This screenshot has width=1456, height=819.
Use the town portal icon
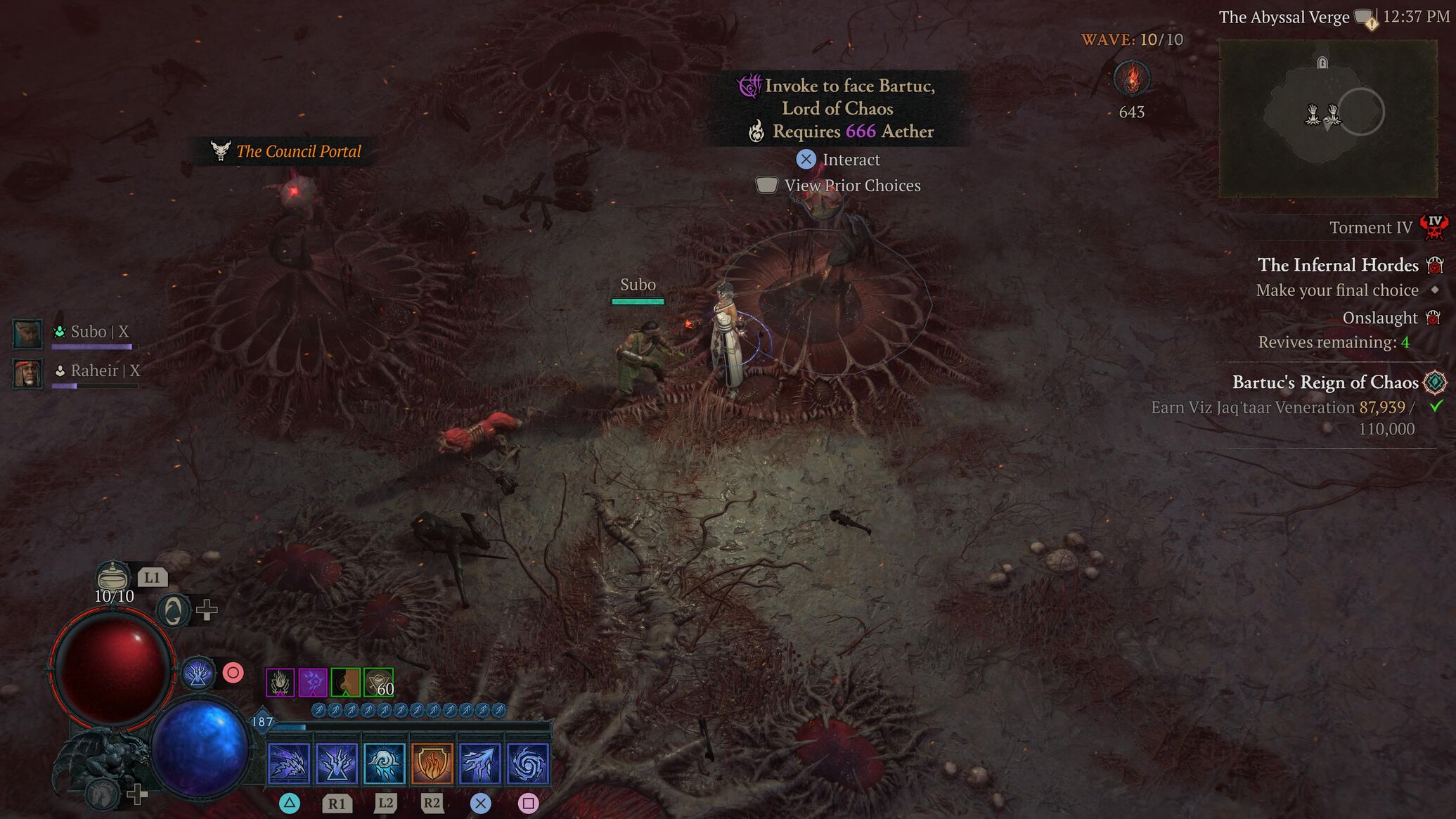(x=173, y=610)
